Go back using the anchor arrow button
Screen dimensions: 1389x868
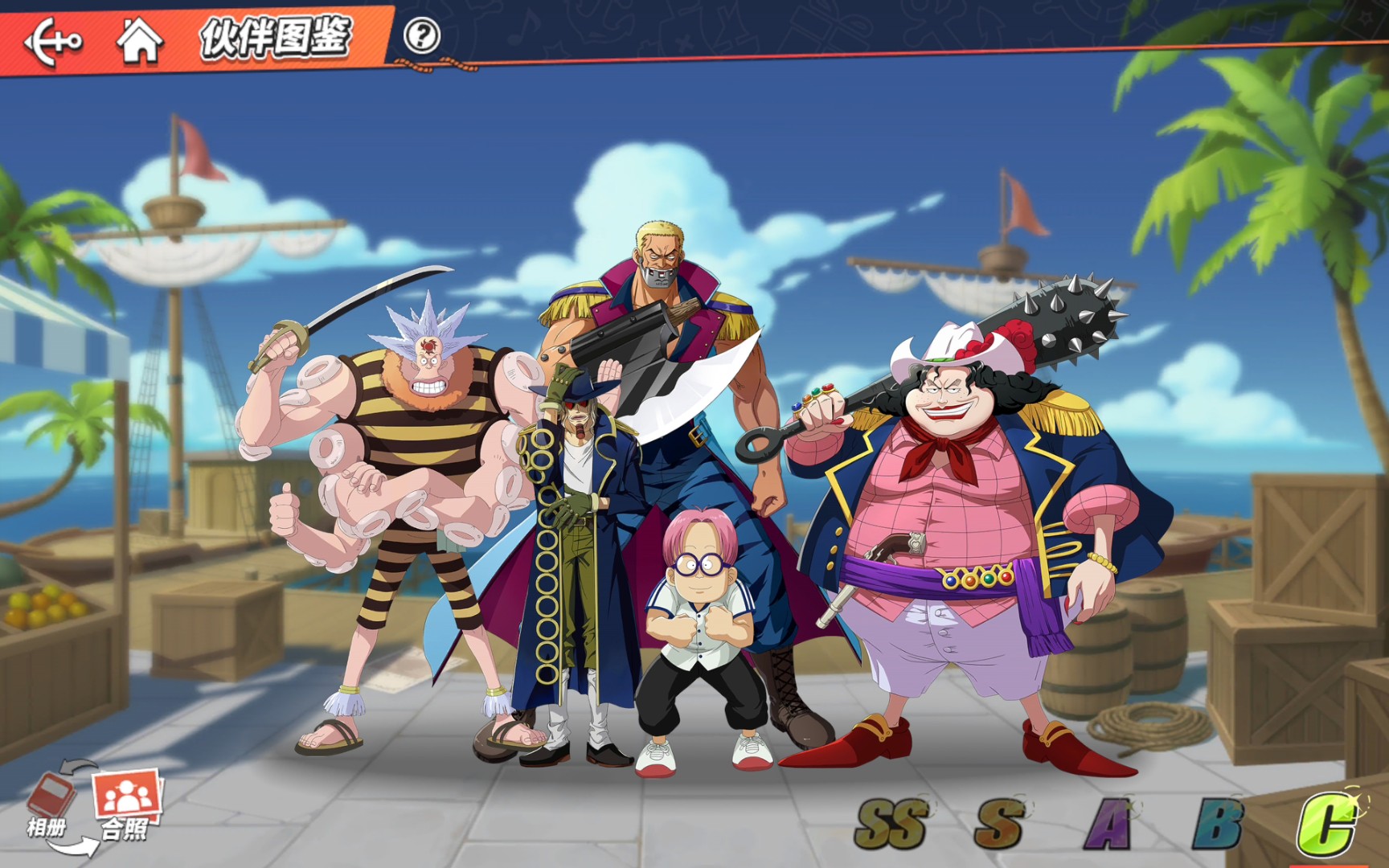(x=53, y=40)
